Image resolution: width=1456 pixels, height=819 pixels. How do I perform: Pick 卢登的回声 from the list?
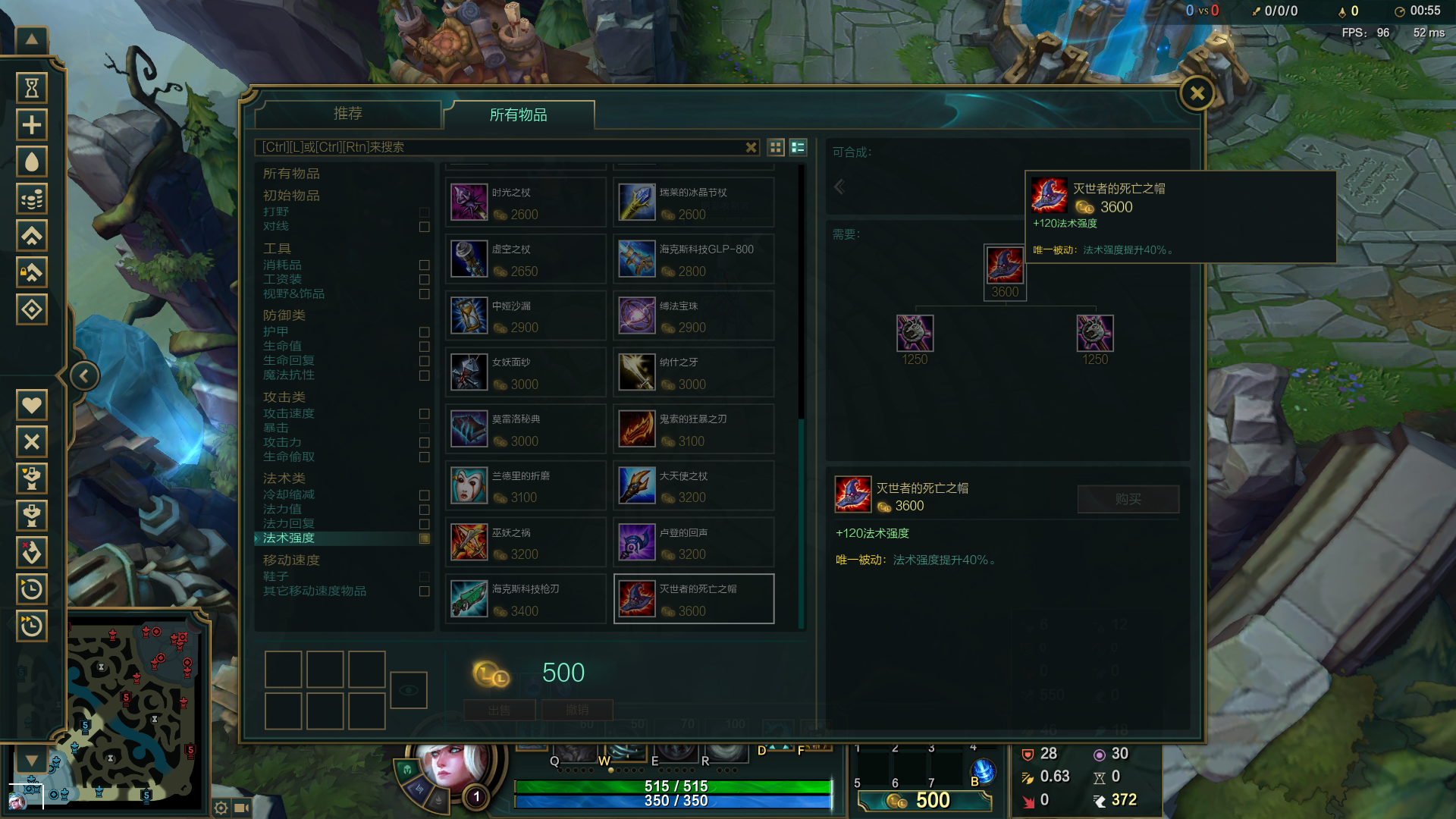(x=693, y=543)
